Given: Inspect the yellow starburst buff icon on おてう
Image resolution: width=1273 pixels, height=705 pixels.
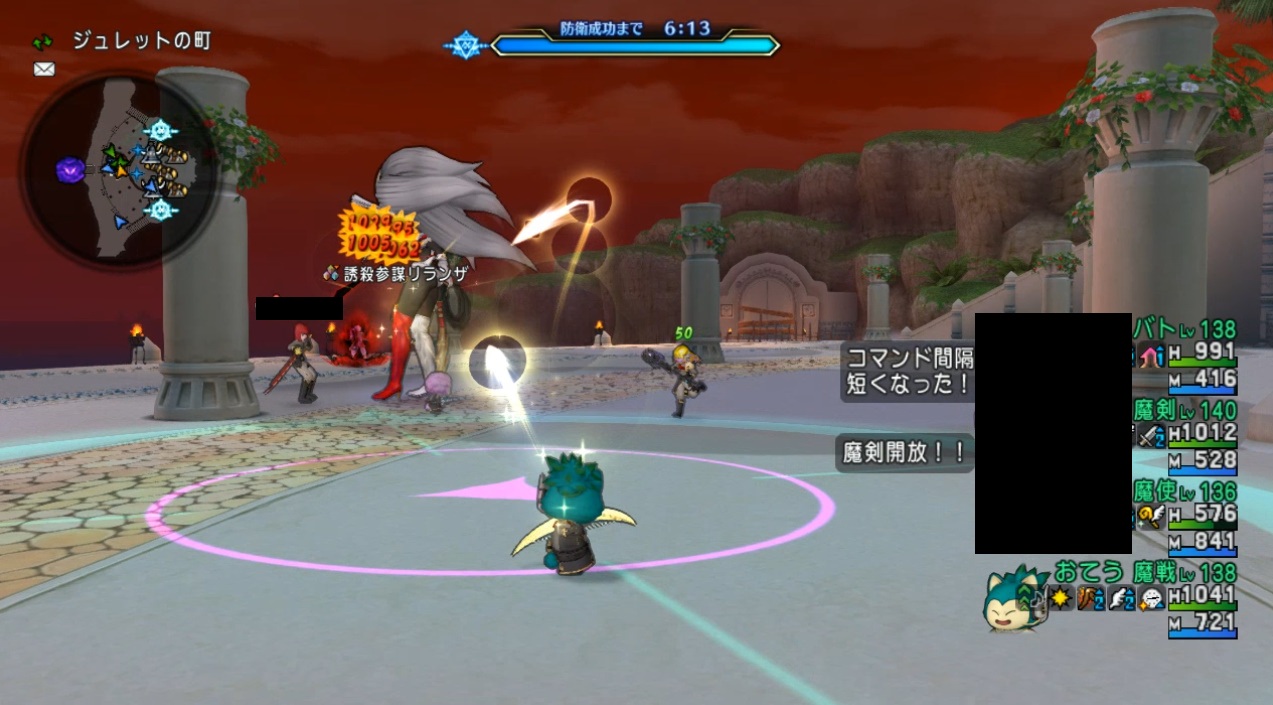Looking at the screenshot, I should point(1062,599).
